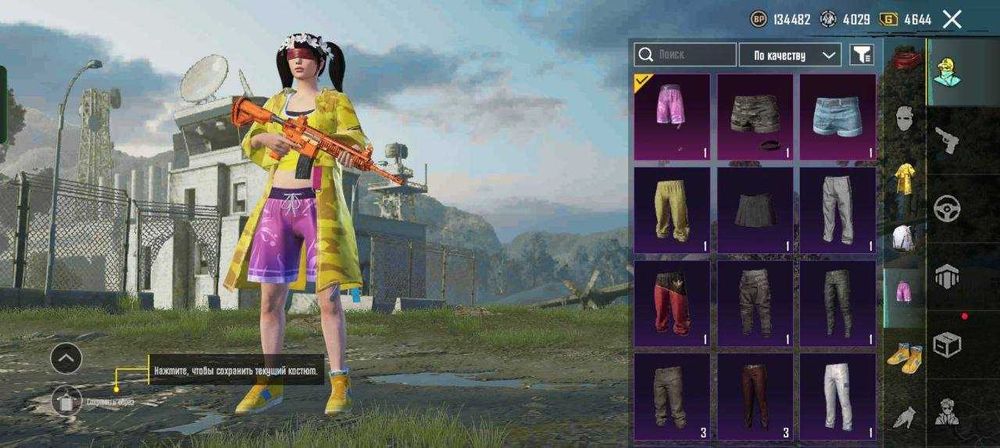
Task: Open the По качеству sorting dropdown
Action: [789, 55]
